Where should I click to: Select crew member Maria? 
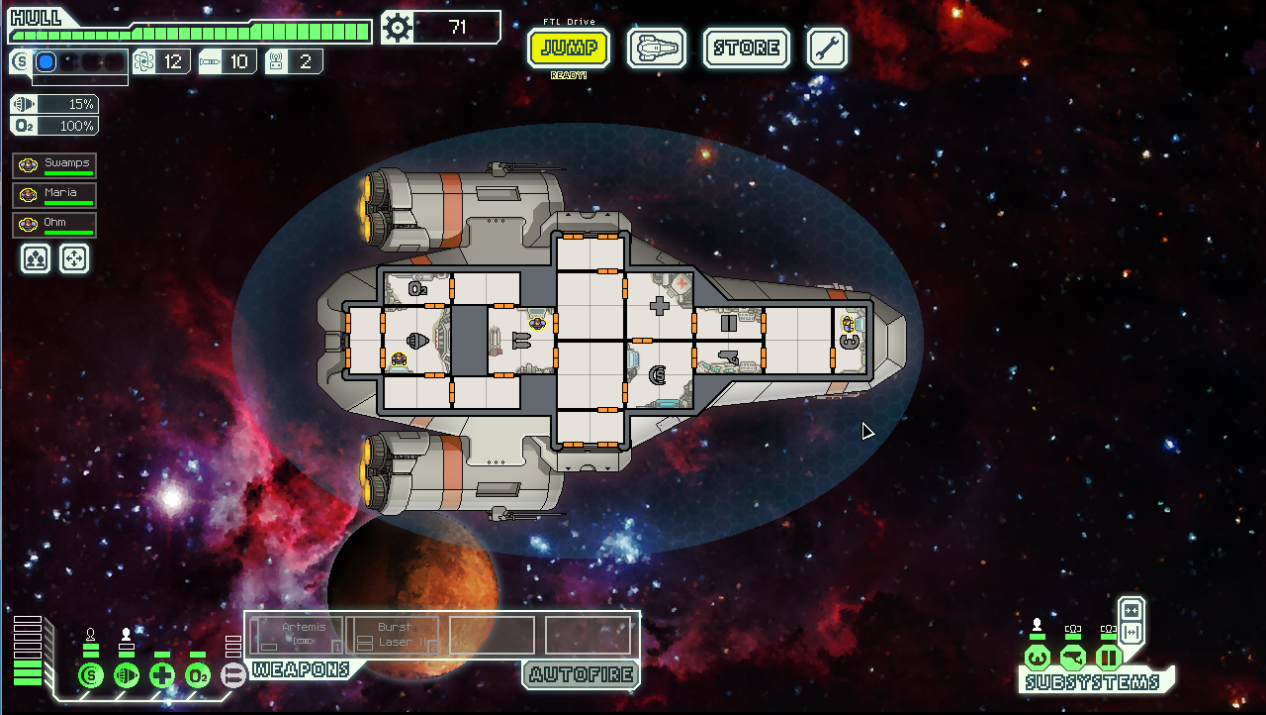click(x=55, y=195)
